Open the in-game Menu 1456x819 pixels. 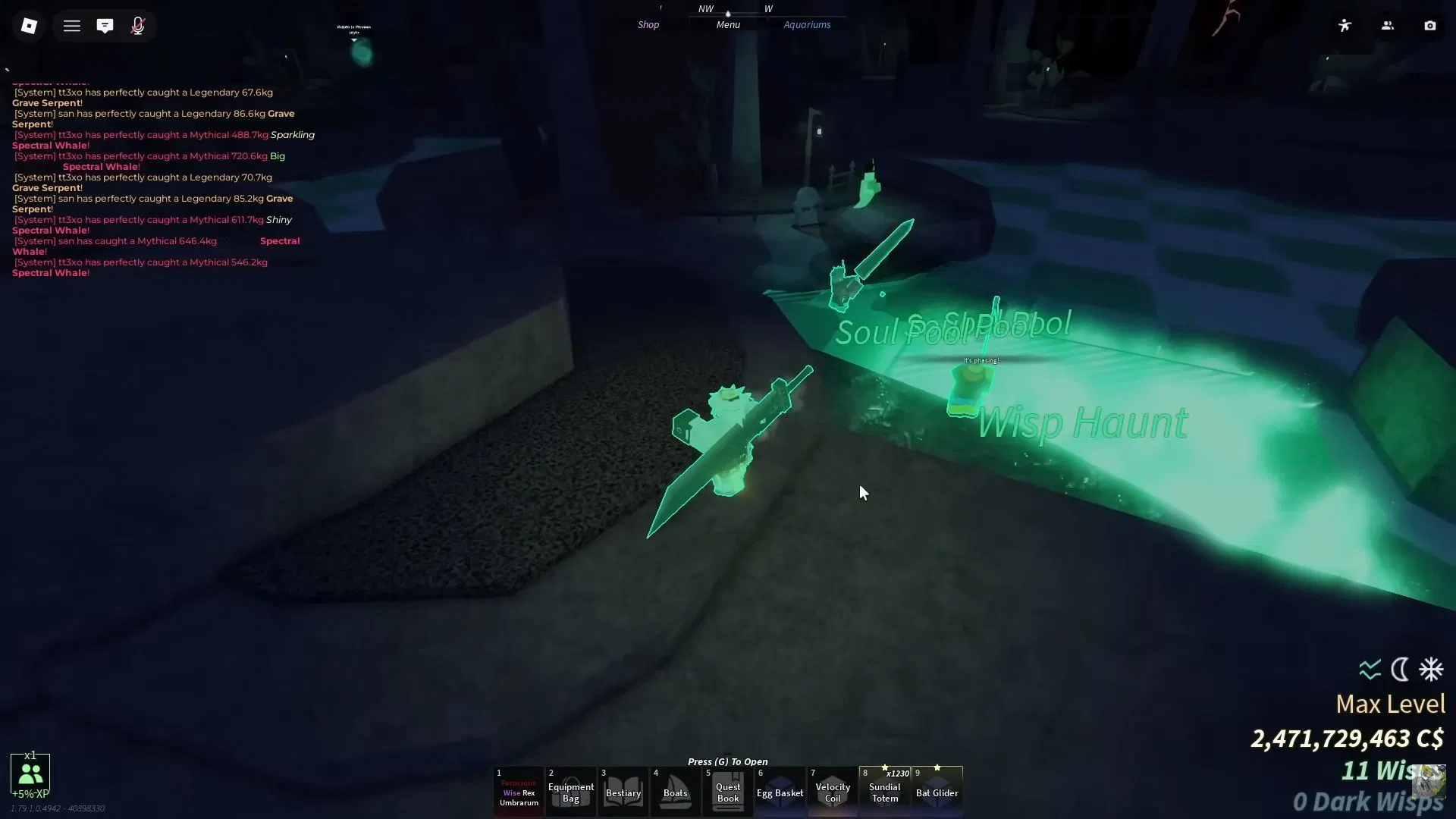pyautogui.click(x=726, y=24)
